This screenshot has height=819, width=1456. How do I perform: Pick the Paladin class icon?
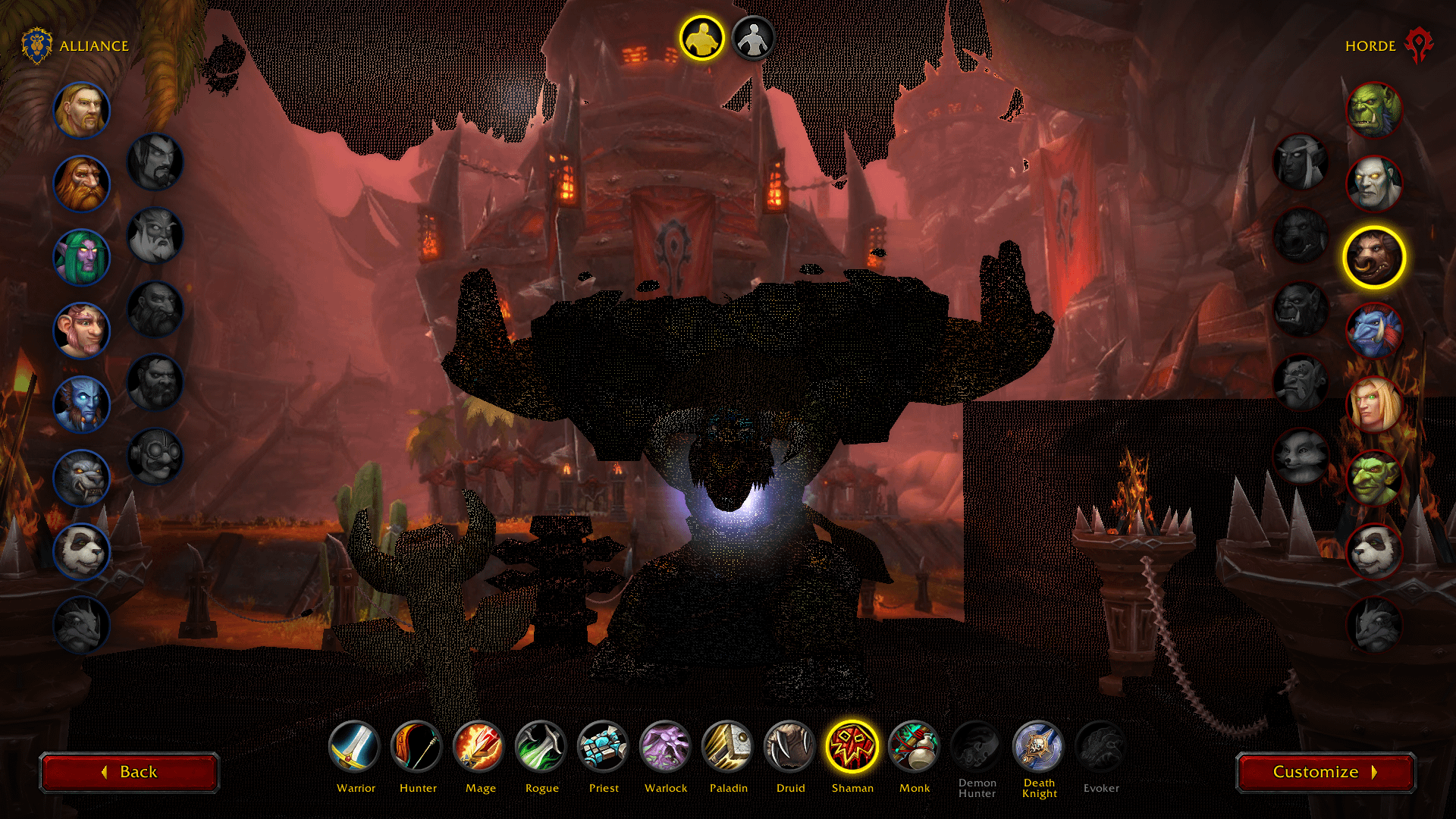728,746
